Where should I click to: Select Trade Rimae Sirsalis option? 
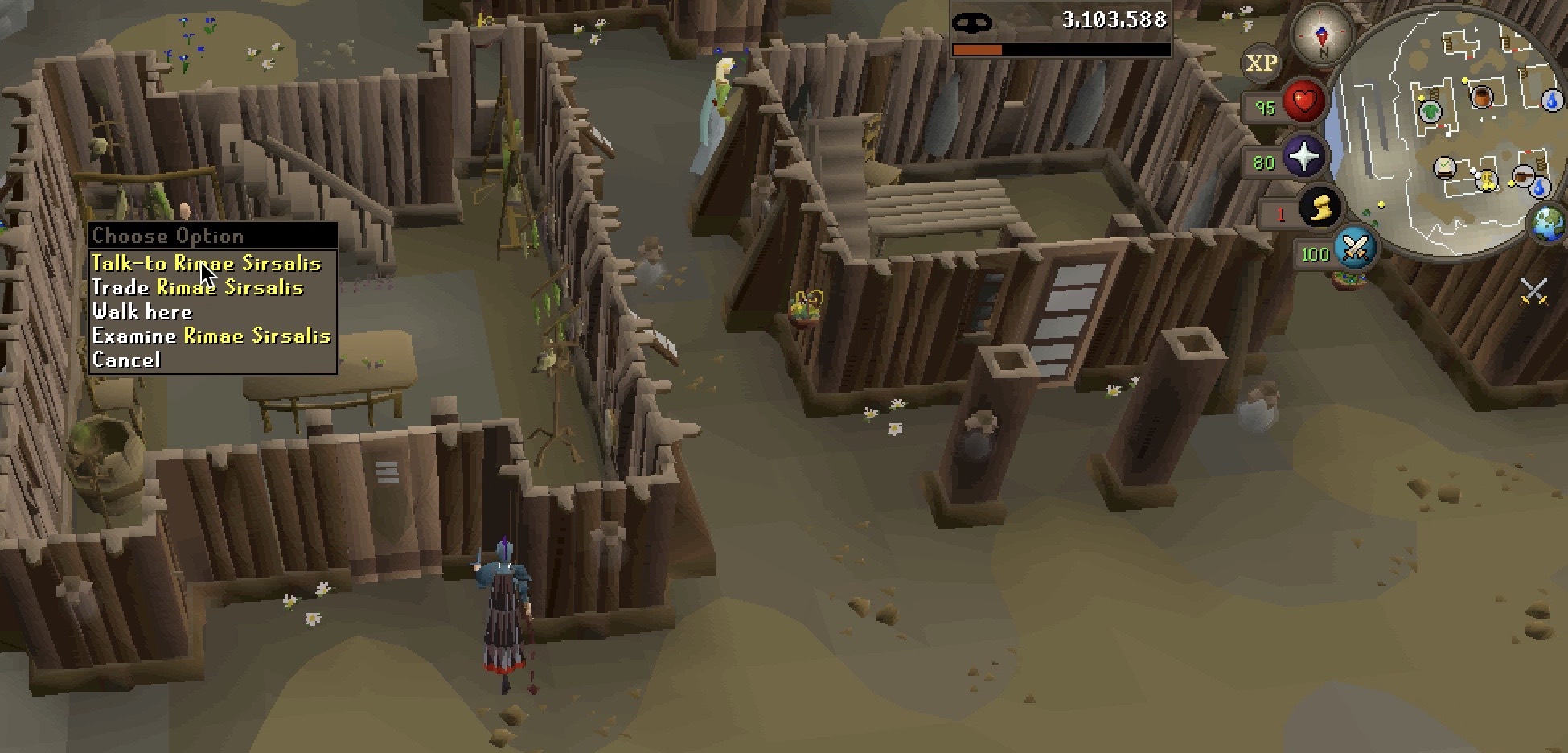[198, 288]
